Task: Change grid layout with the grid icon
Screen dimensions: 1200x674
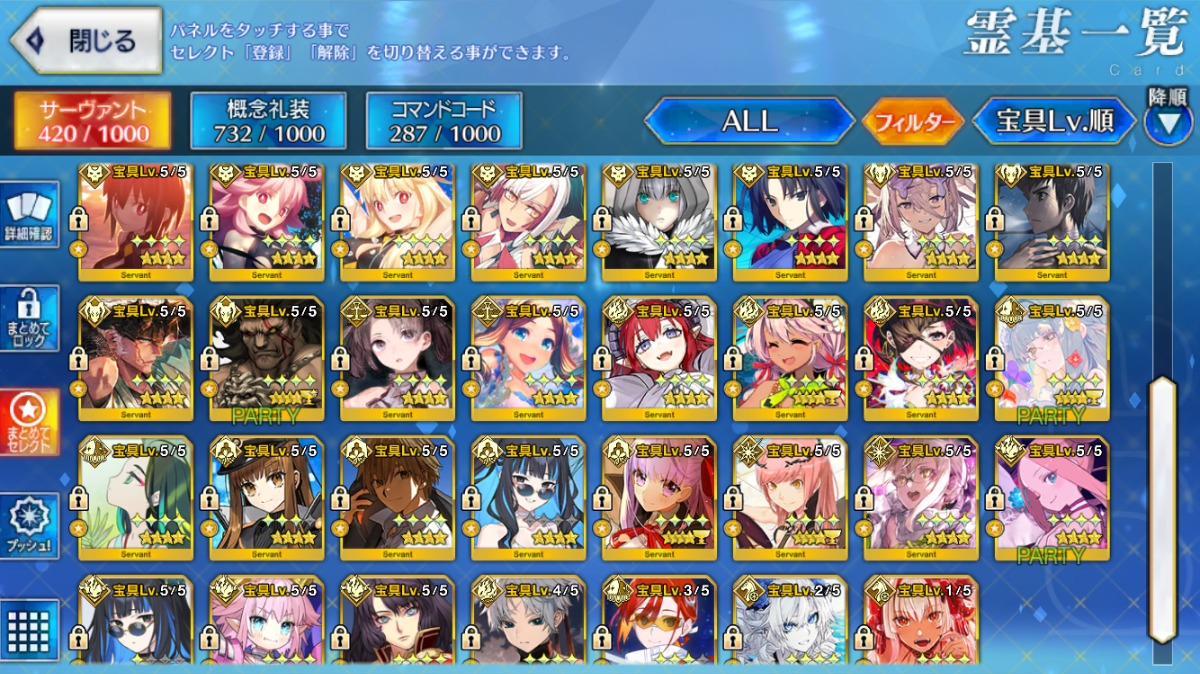Action: (29, 630)
